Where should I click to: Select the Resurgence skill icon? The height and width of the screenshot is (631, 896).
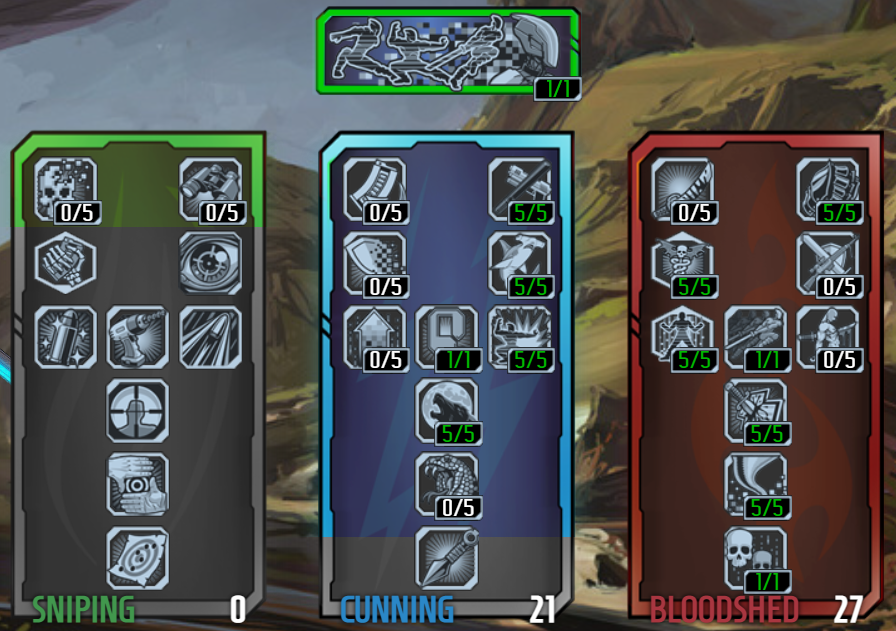[756, 410]
